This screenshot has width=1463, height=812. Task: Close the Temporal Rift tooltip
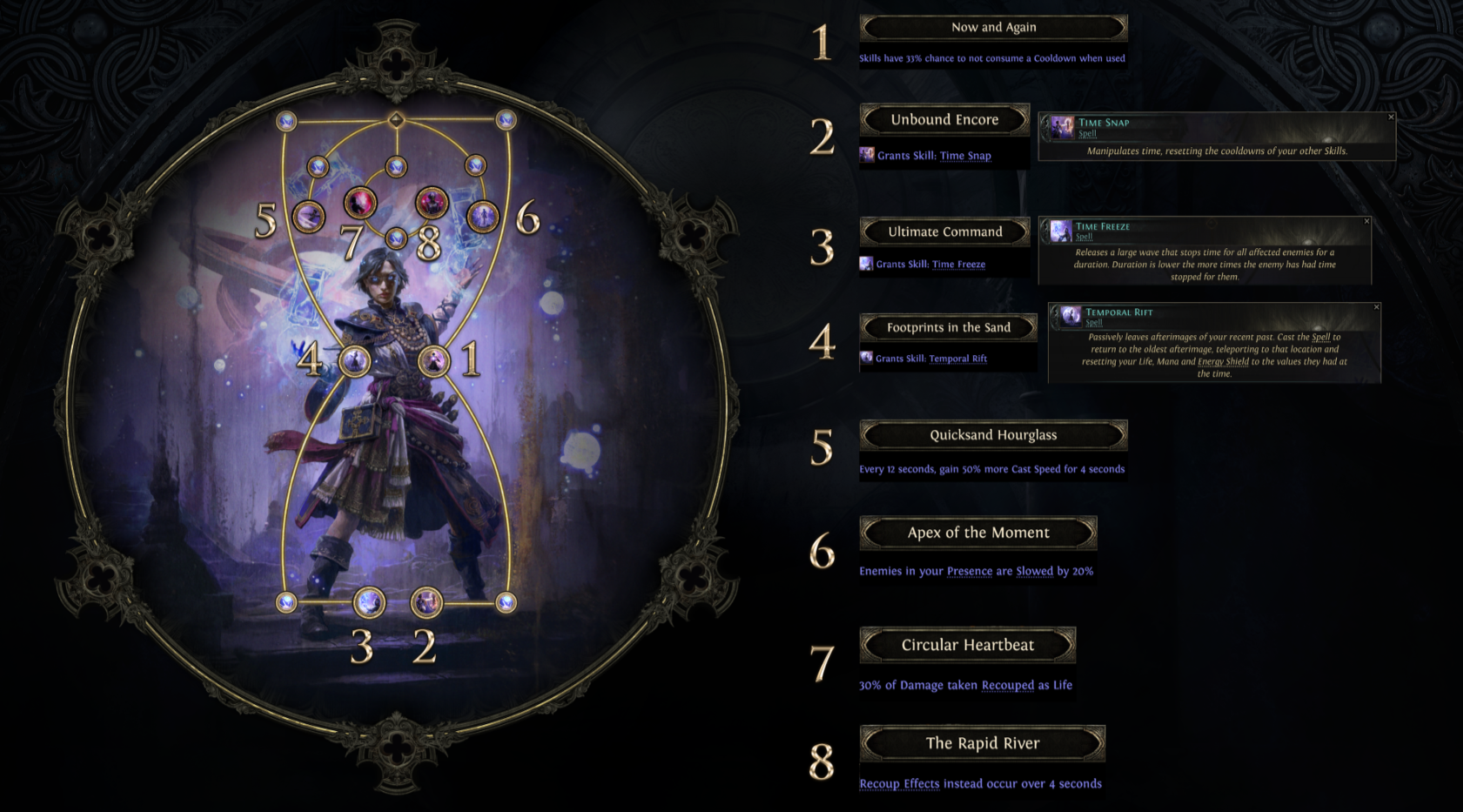[x=1376, y=307]
